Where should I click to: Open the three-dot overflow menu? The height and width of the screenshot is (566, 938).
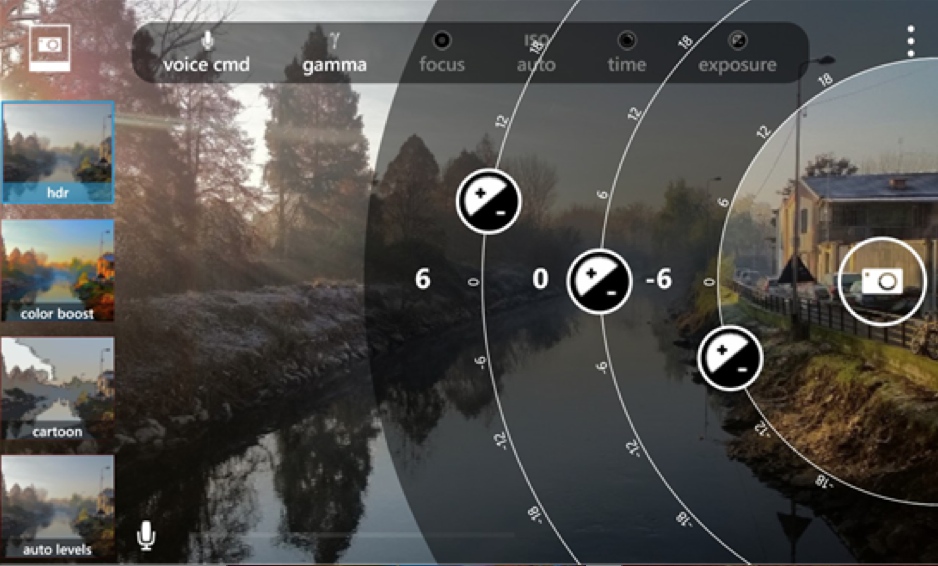coord(910,41)
